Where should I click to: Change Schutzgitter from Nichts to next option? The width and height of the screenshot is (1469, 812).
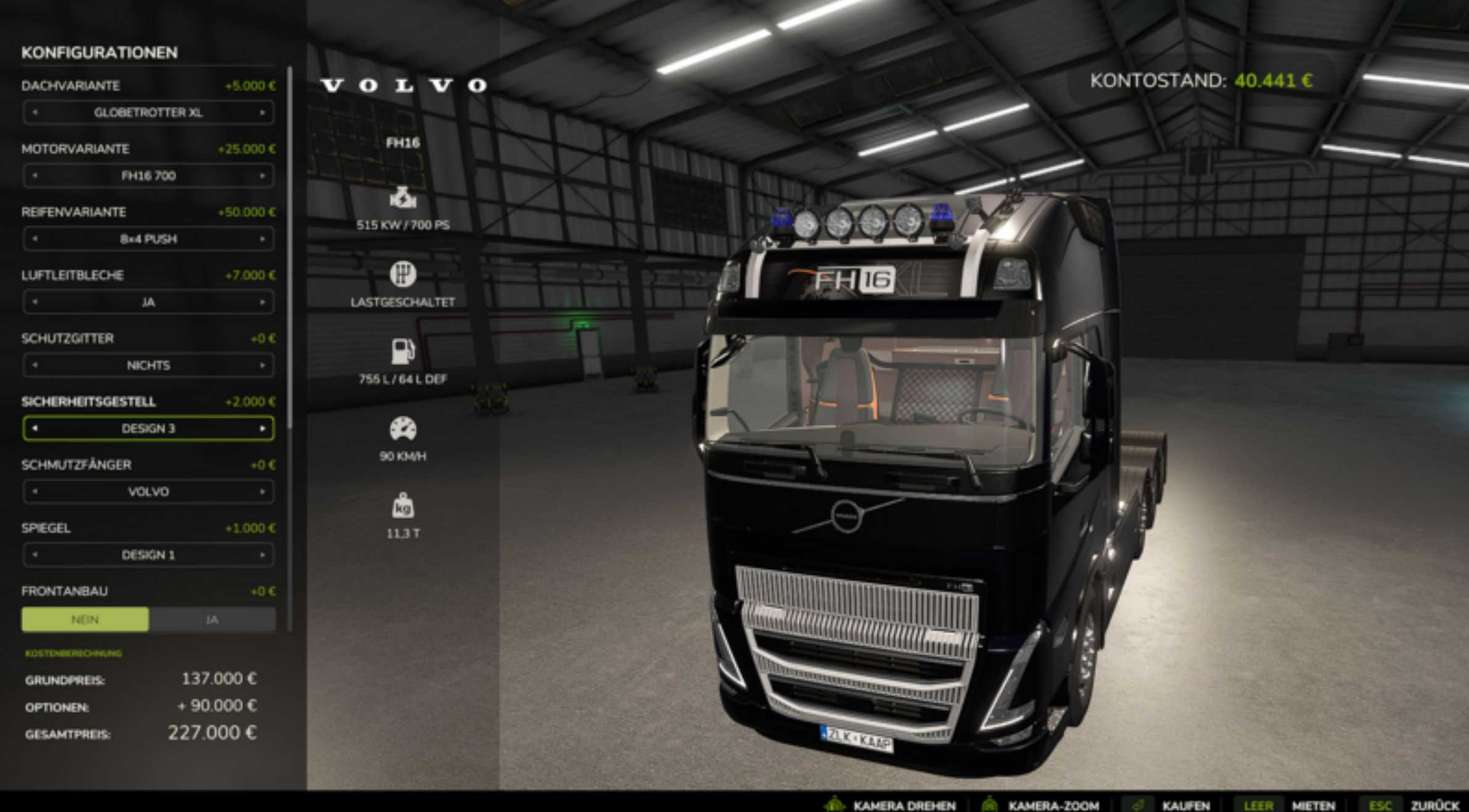262,366
